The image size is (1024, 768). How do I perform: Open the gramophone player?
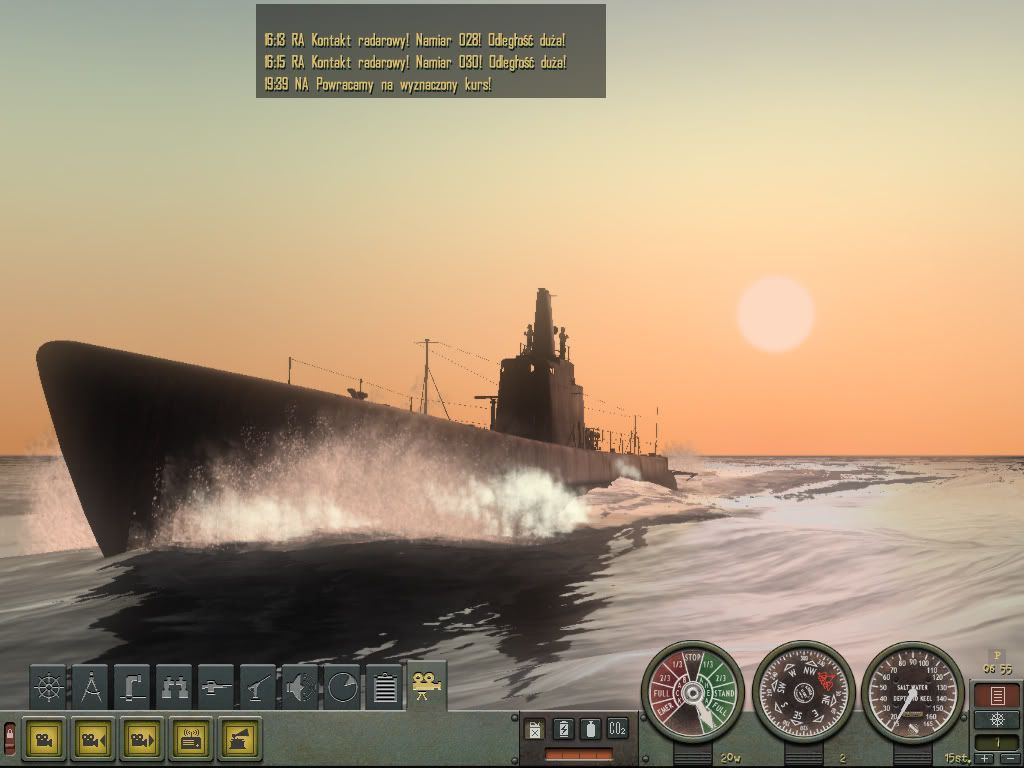(240, 739)
